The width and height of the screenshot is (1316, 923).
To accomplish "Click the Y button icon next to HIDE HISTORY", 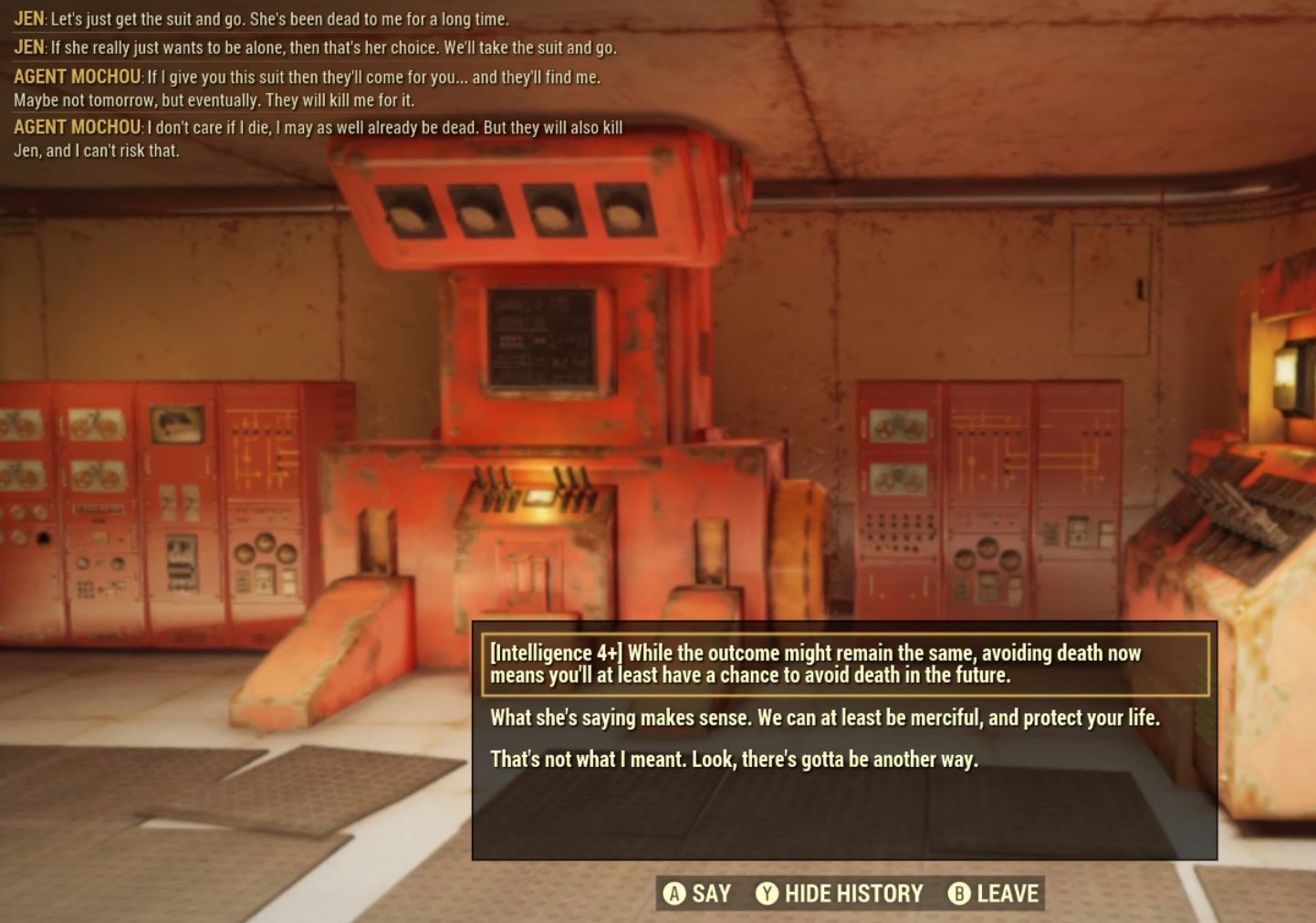I will pos(768,894).
